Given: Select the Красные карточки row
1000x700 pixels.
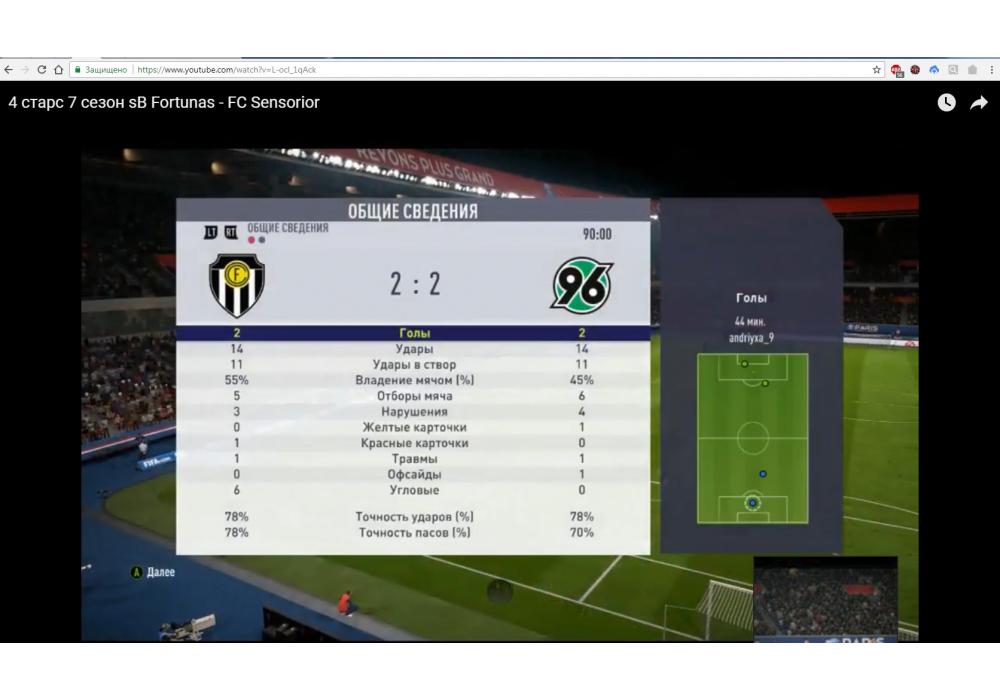Looking at the screenshot, I should tap(414, 443).
